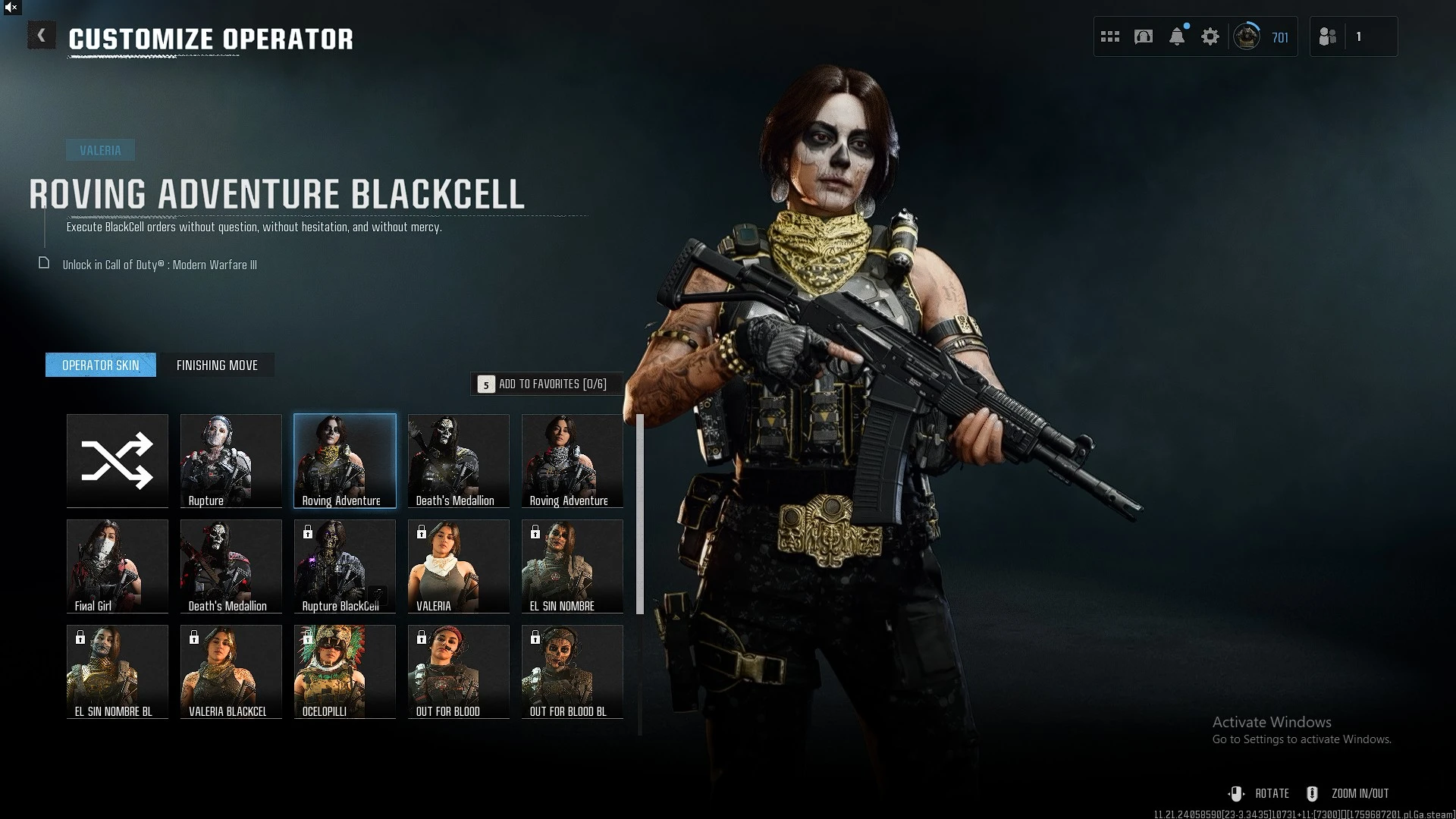Go back using the arrow button
This screenshot has width=1456, height=819.
41,36
